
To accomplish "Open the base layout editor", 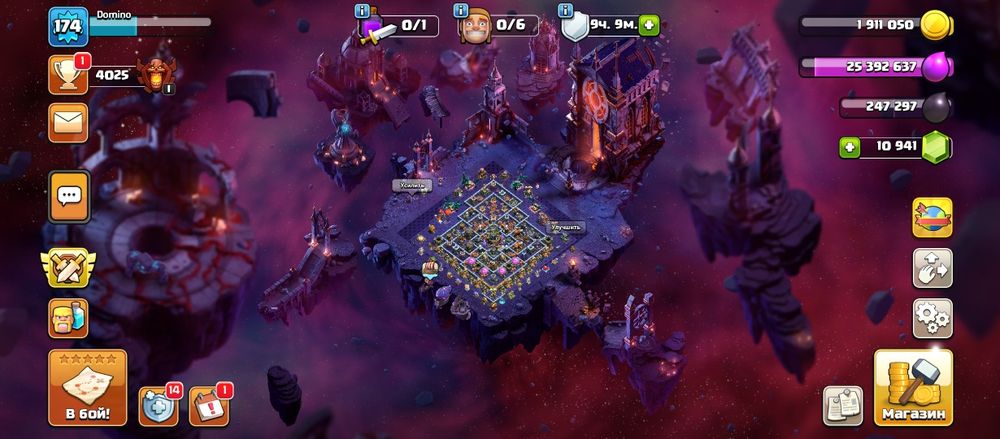I will coord(932,268).
